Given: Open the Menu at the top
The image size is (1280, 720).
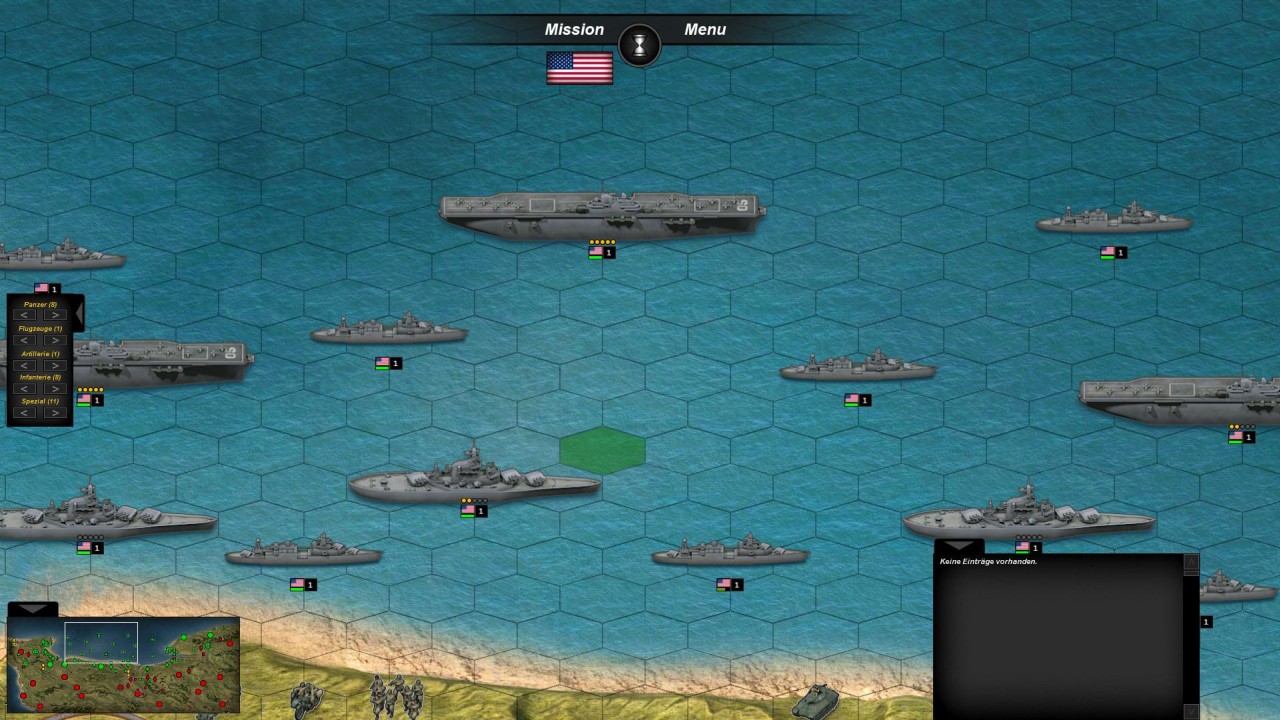Looking at the screenshot, I should [705, 30].
